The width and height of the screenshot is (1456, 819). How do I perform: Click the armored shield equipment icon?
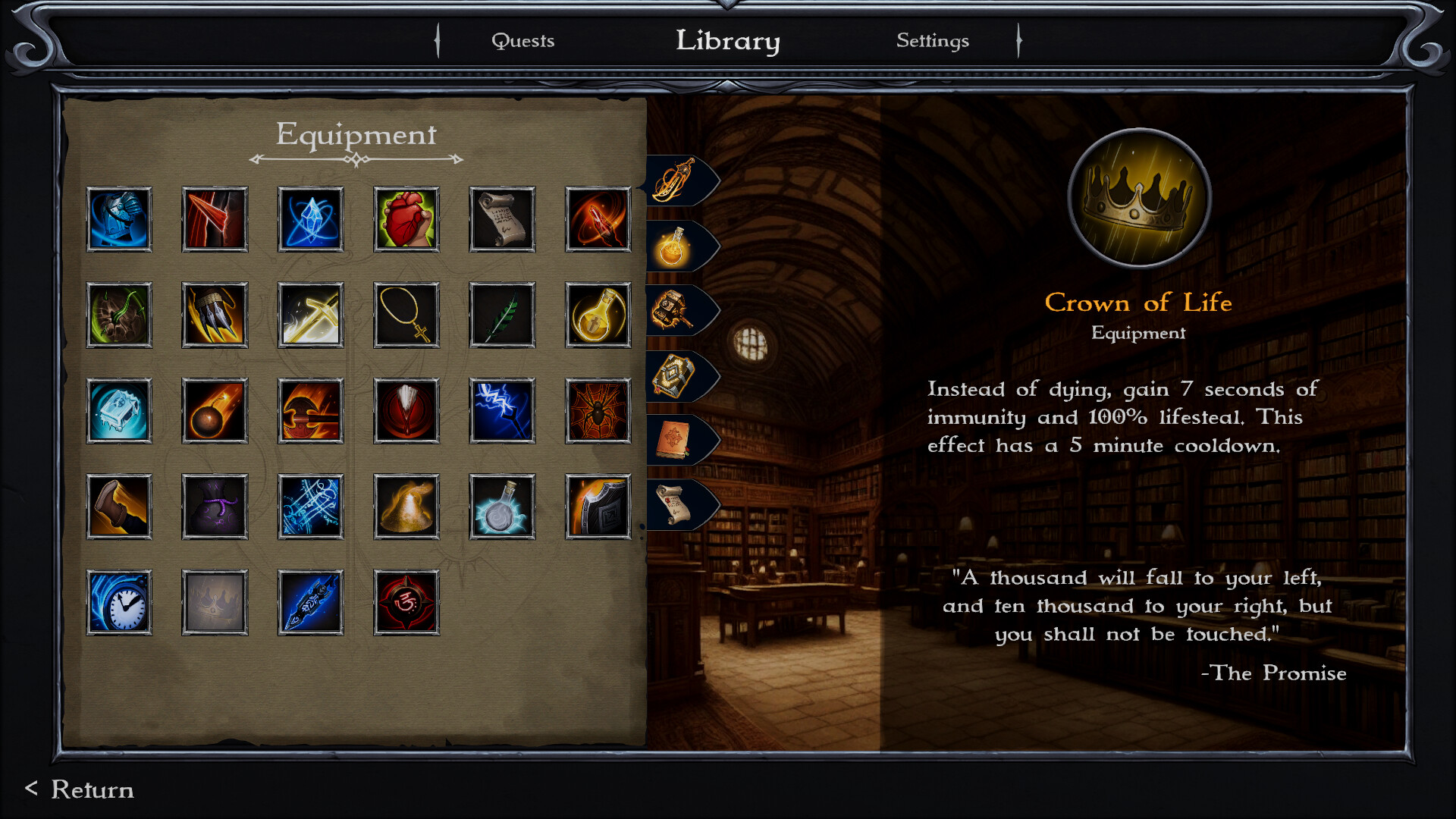pos(598,507)
